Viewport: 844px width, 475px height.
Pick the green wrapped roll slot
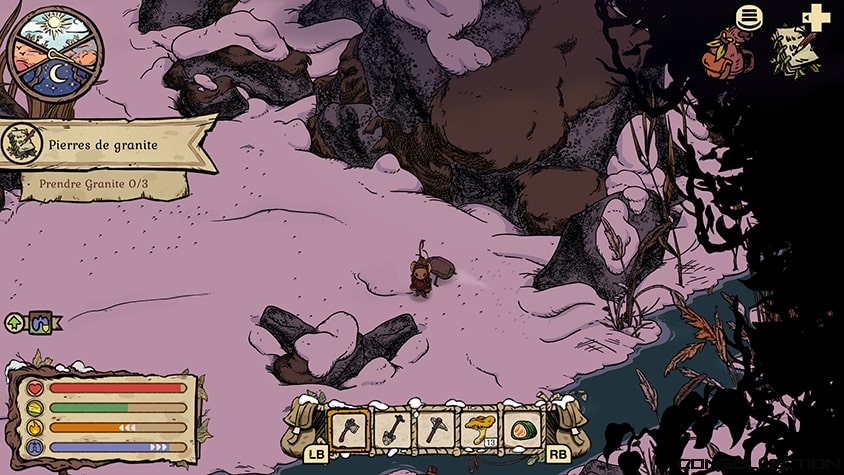click(523, 429)
